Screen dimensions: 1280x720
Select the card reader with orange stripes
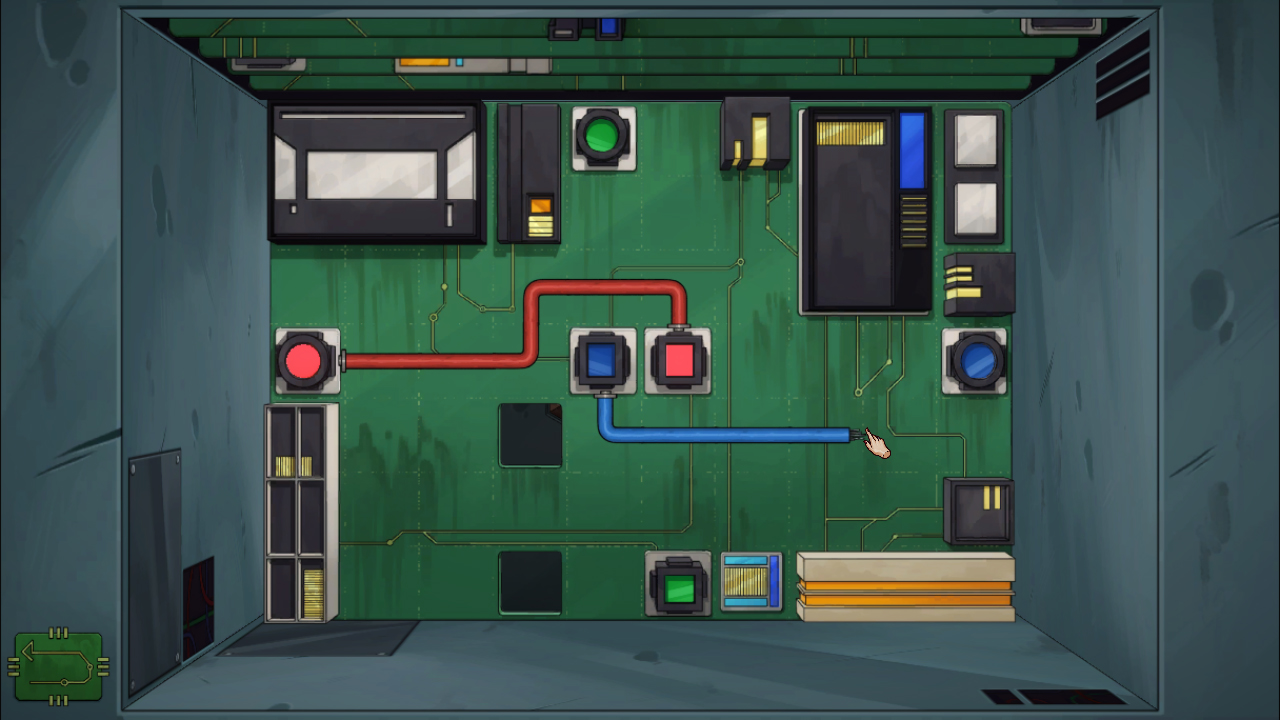(905, 585)
